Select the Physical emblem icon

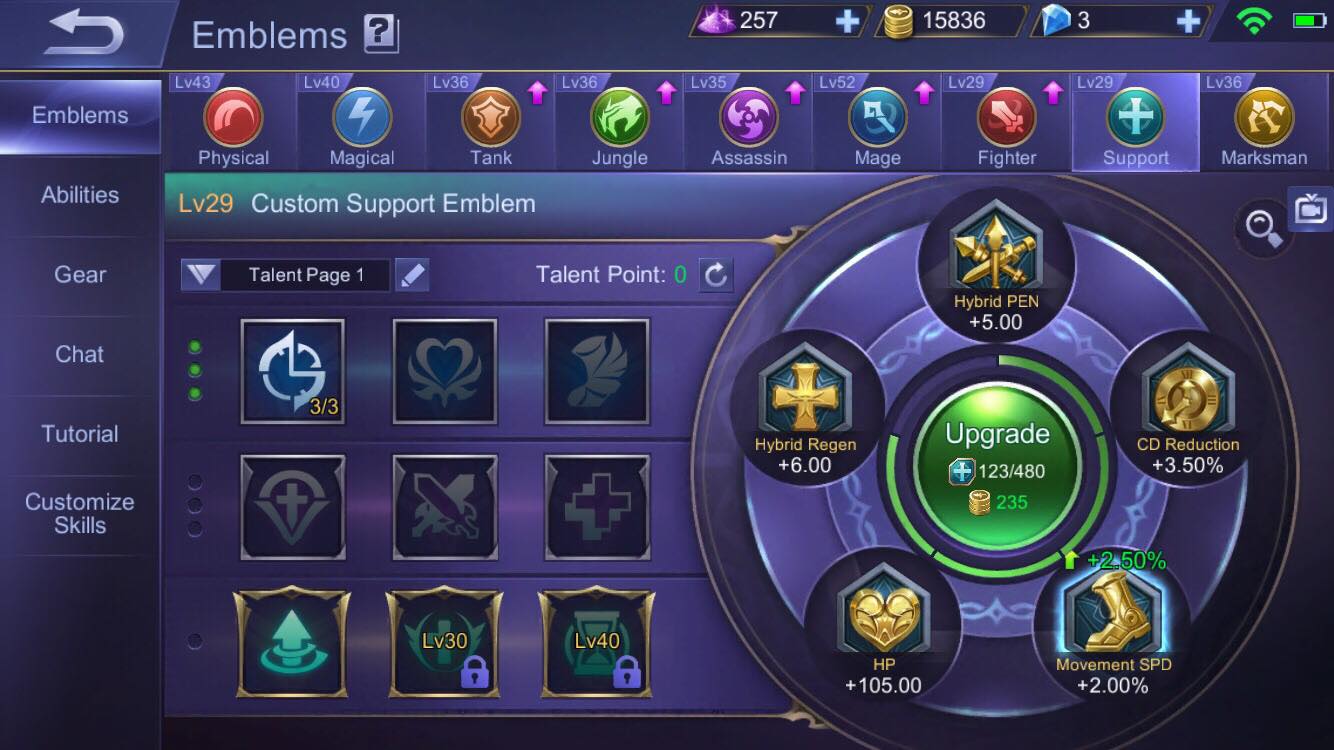234,118
